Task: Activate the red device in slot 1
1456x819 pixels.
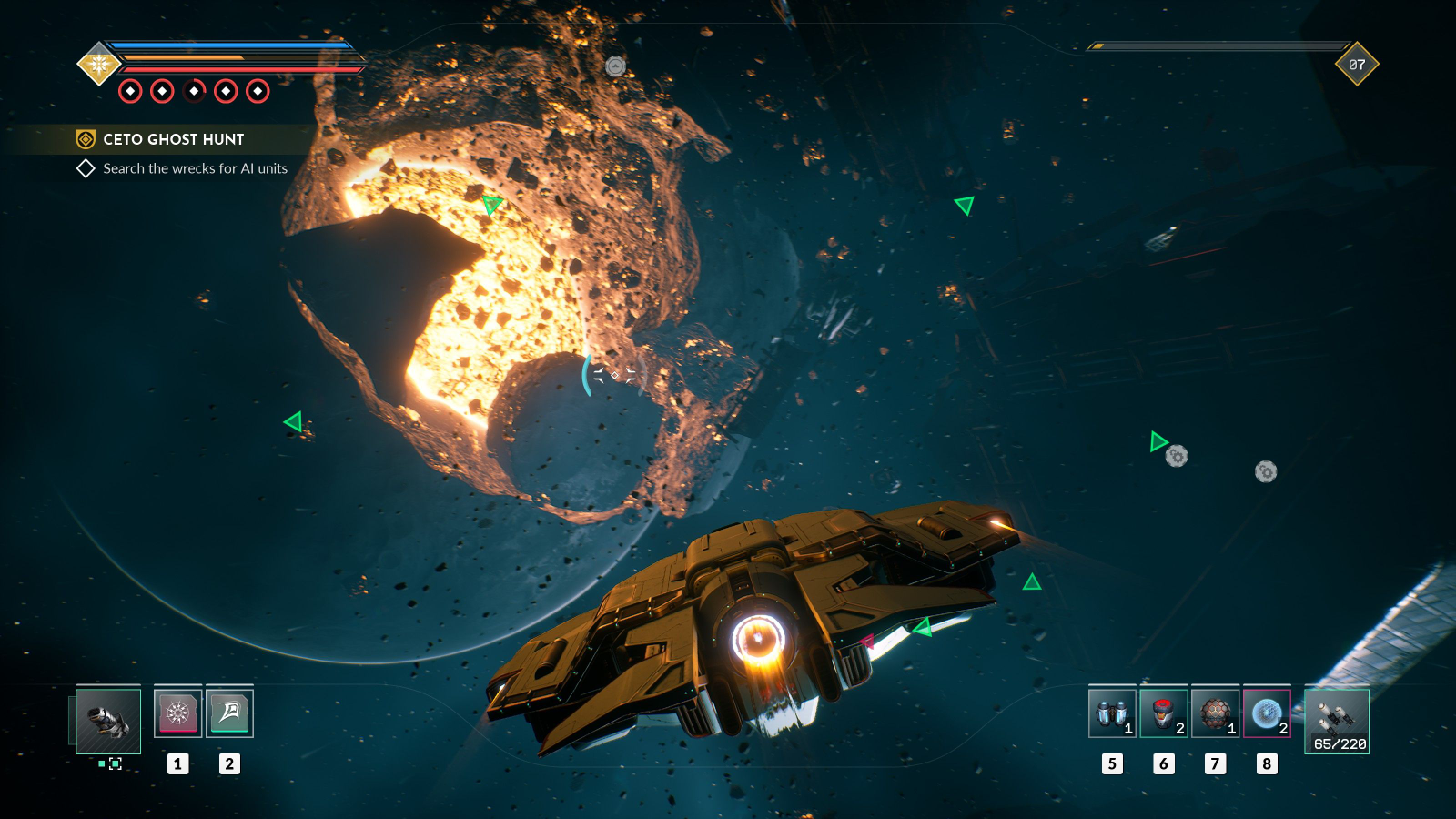Action: coord(177,713)
